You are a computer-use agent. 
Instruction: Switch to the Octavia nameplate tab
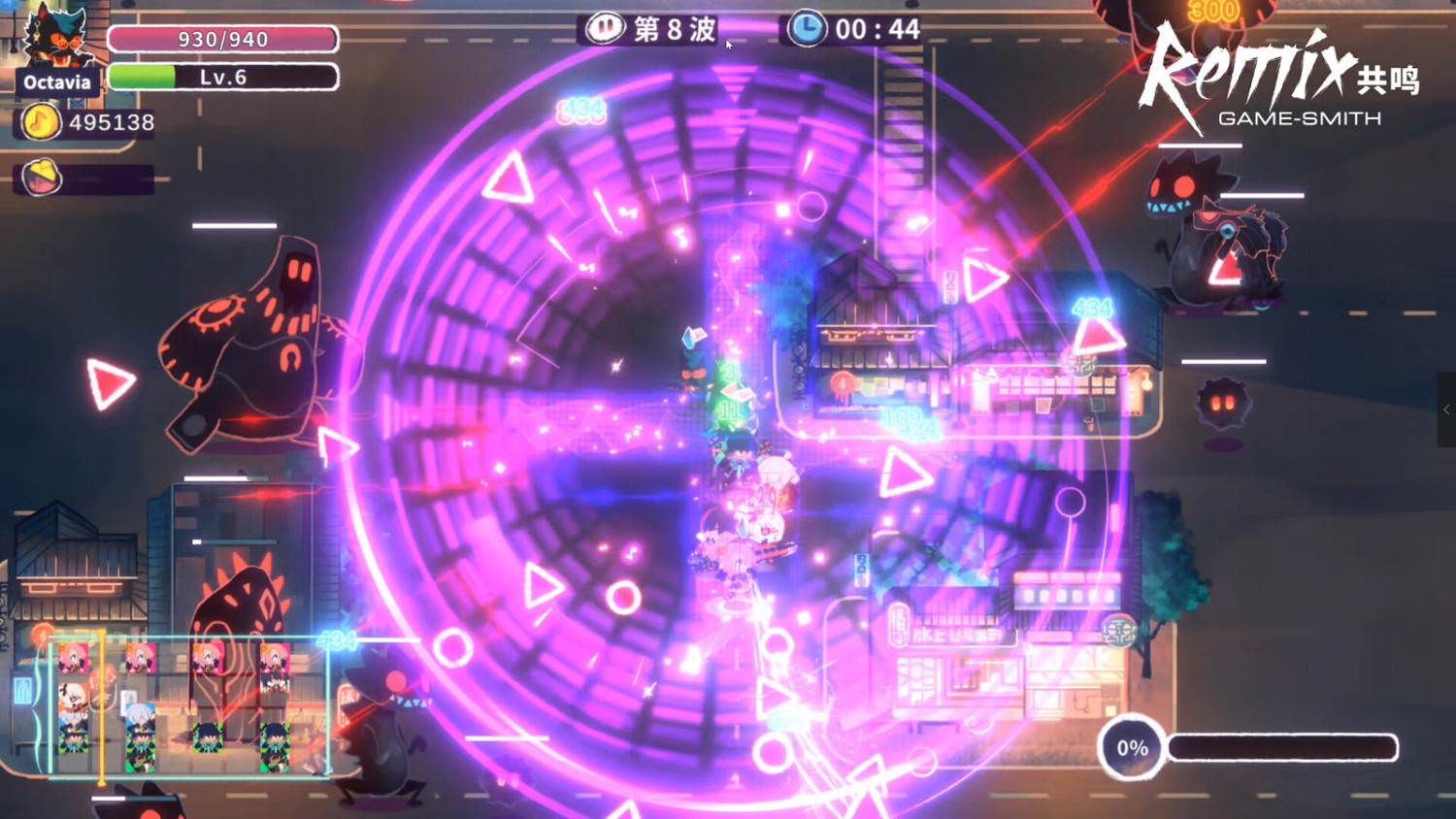click(55, 82)
